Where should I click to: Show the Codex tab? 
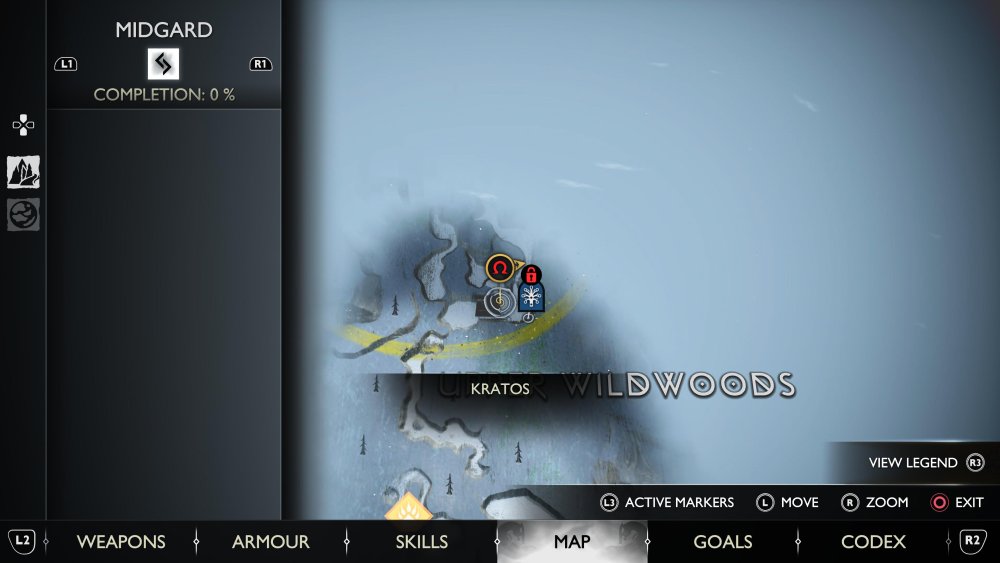point(873,542)
